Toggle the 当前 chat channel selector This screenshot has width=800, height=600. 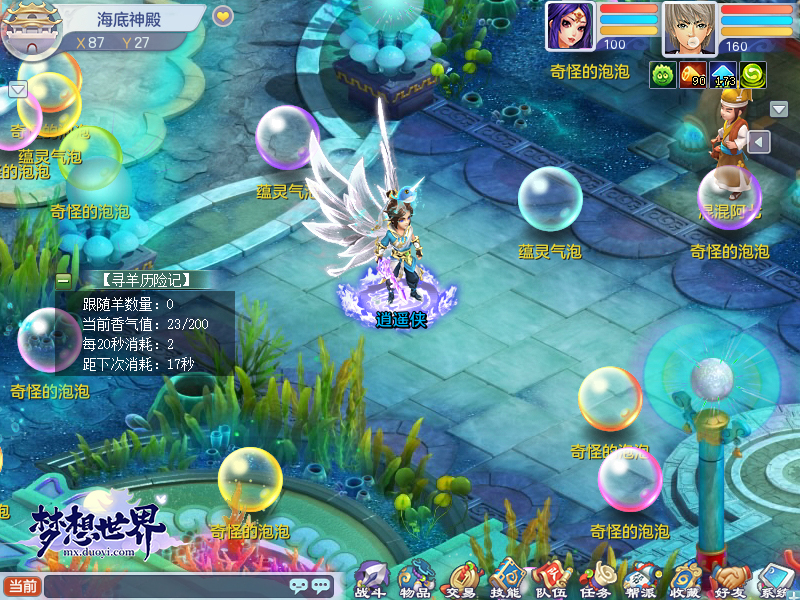(x=22, y=586)
